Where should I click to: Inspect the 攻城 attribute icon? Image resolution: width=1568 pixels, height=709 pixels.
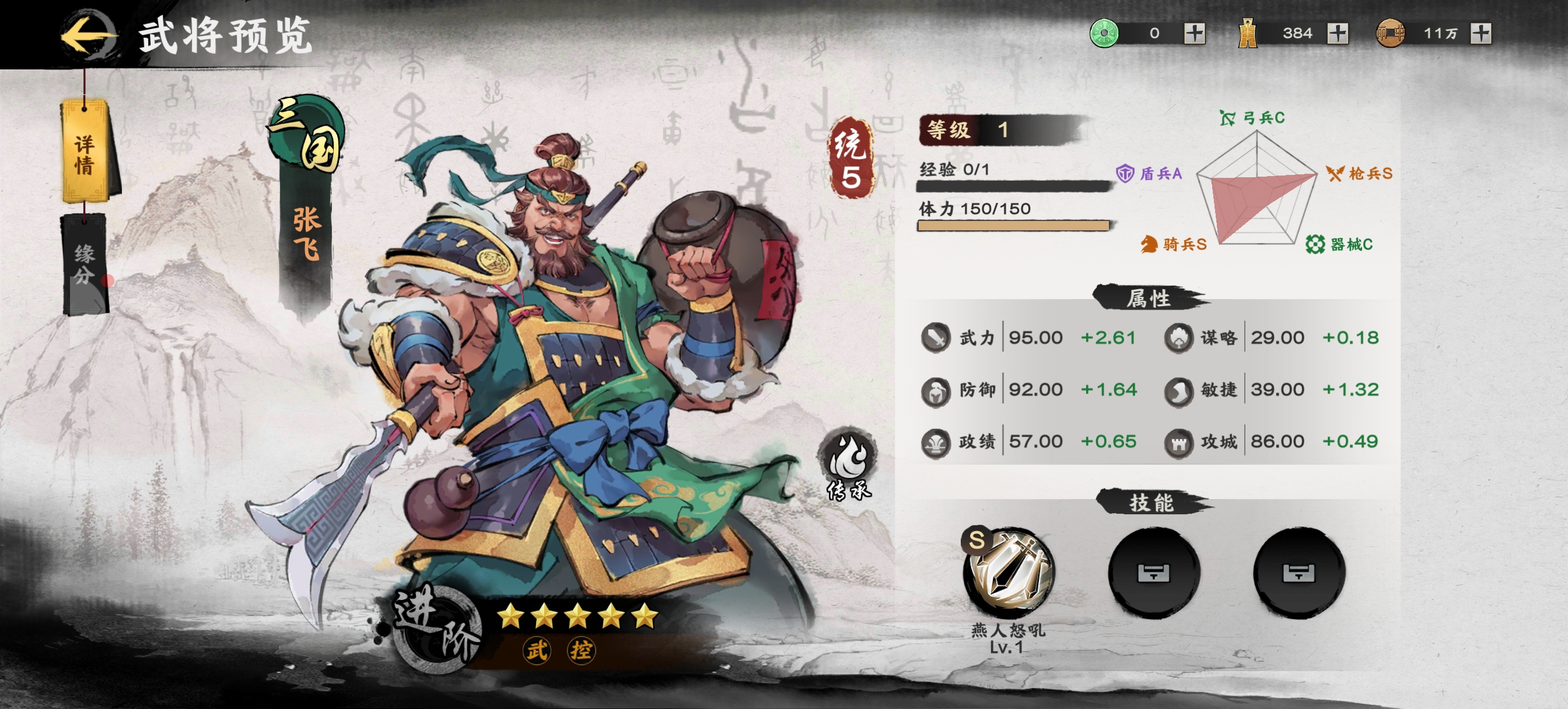click(x=1178, y=443)
